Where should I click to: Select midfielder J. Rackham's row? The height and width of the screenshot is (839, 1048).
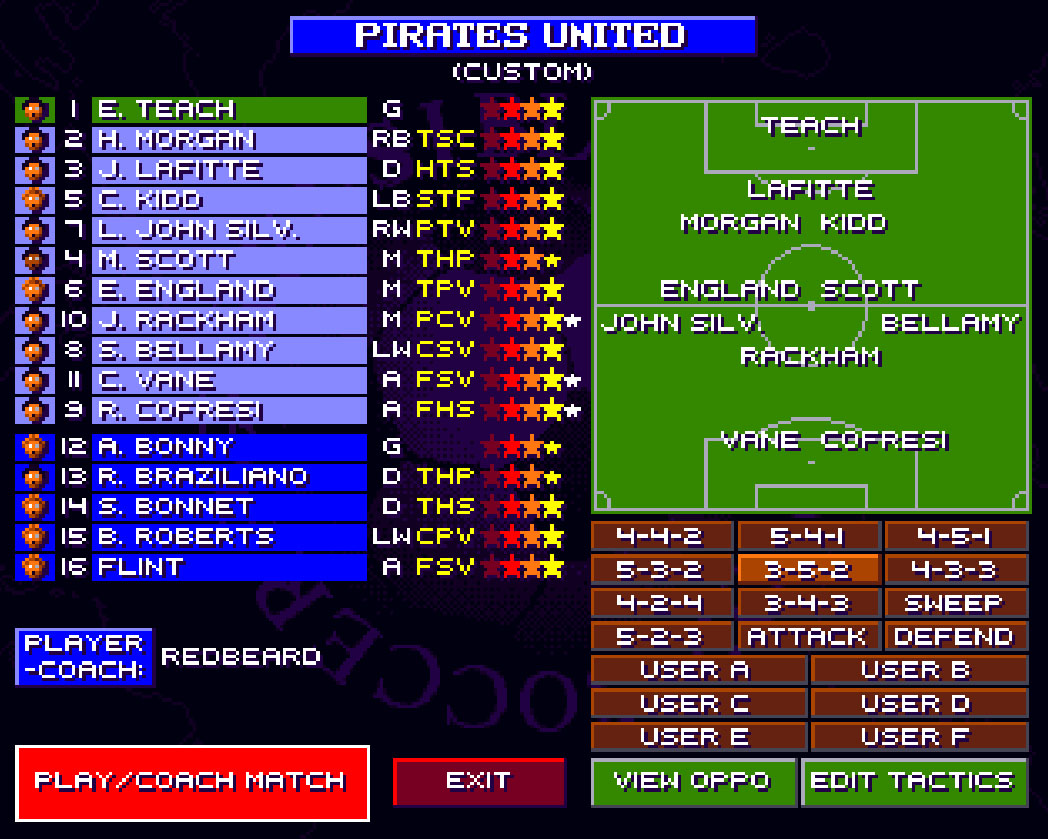229,320
